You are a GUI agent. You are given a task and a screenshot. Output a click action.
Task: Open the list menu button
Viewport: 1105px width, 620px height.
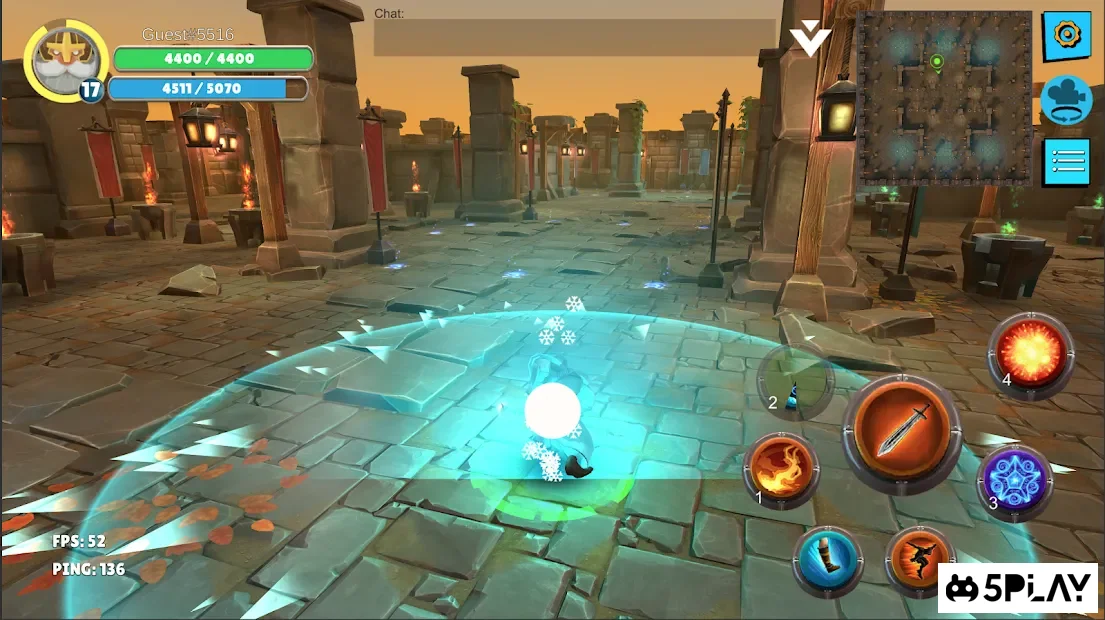pos(1066,162)
